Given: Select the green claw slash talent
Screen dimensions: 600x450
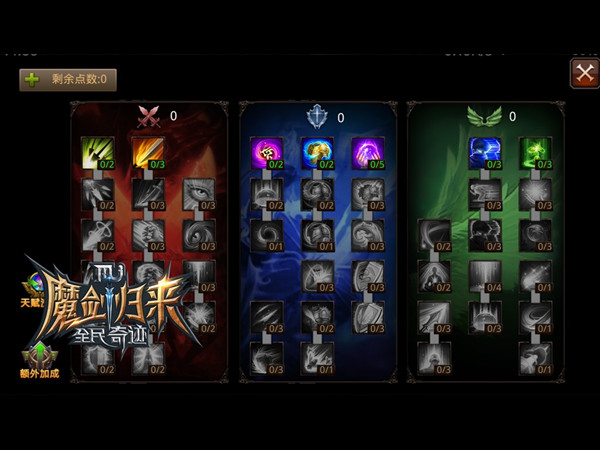Looking at the screenshot, I should pos(96,152).
